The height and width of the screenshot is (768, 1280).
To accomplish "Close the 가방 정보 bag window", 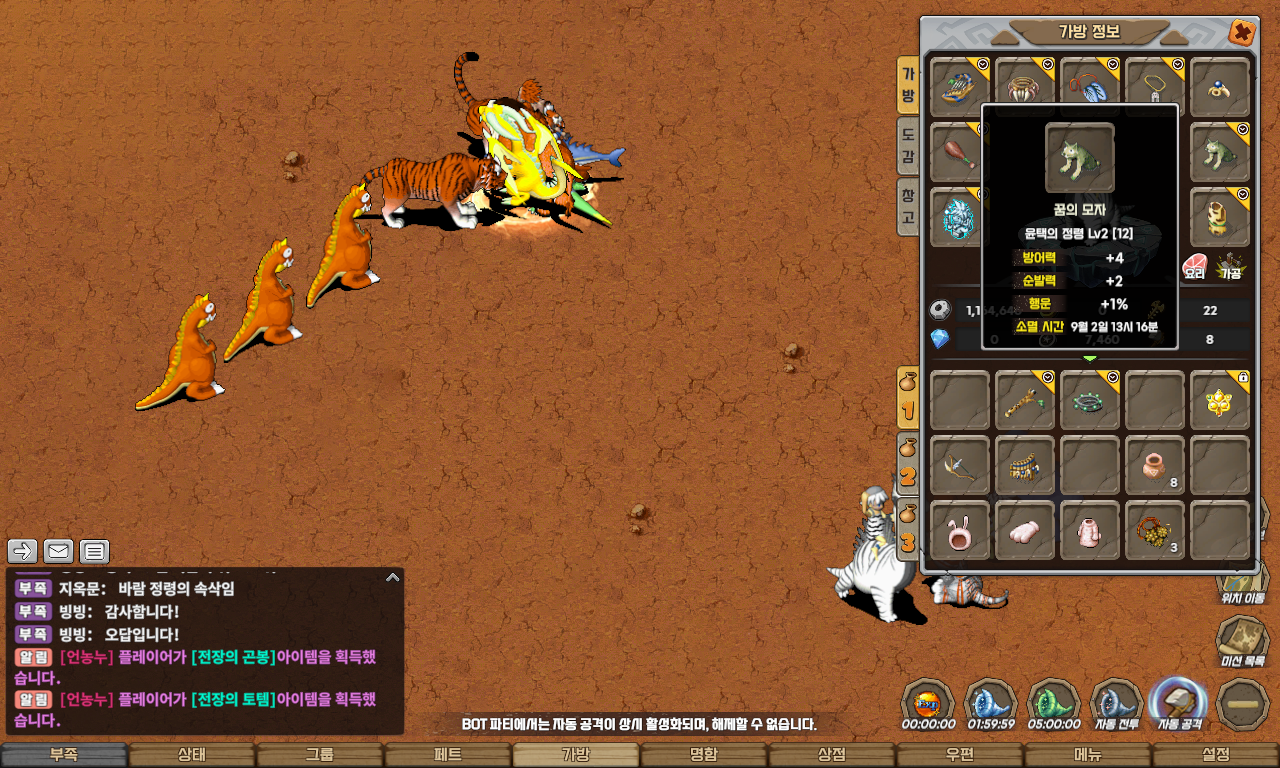I will [x=1241, y=32].
